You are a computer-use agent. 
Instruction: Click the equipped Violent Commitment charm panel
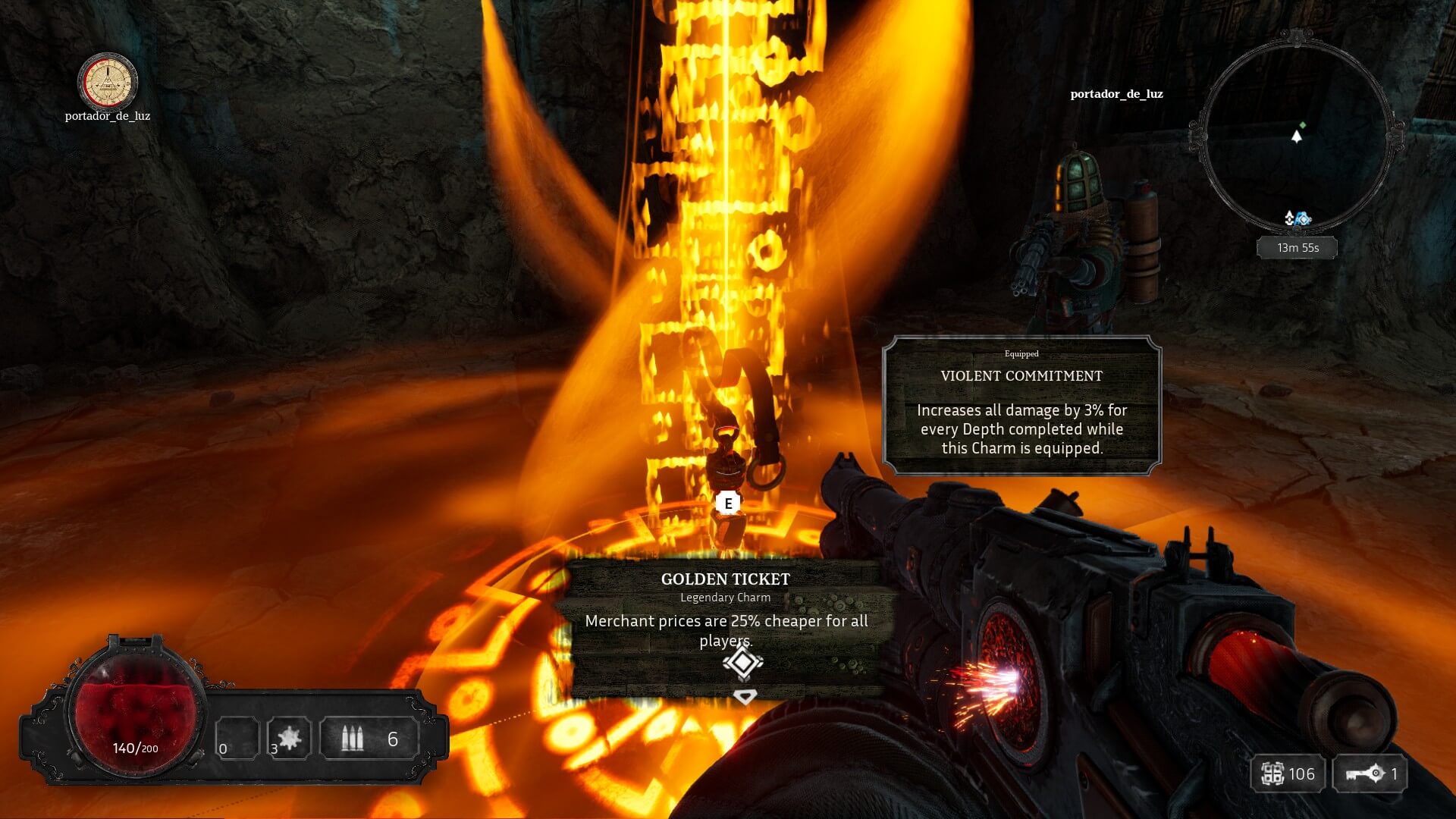pos(1021,406)
